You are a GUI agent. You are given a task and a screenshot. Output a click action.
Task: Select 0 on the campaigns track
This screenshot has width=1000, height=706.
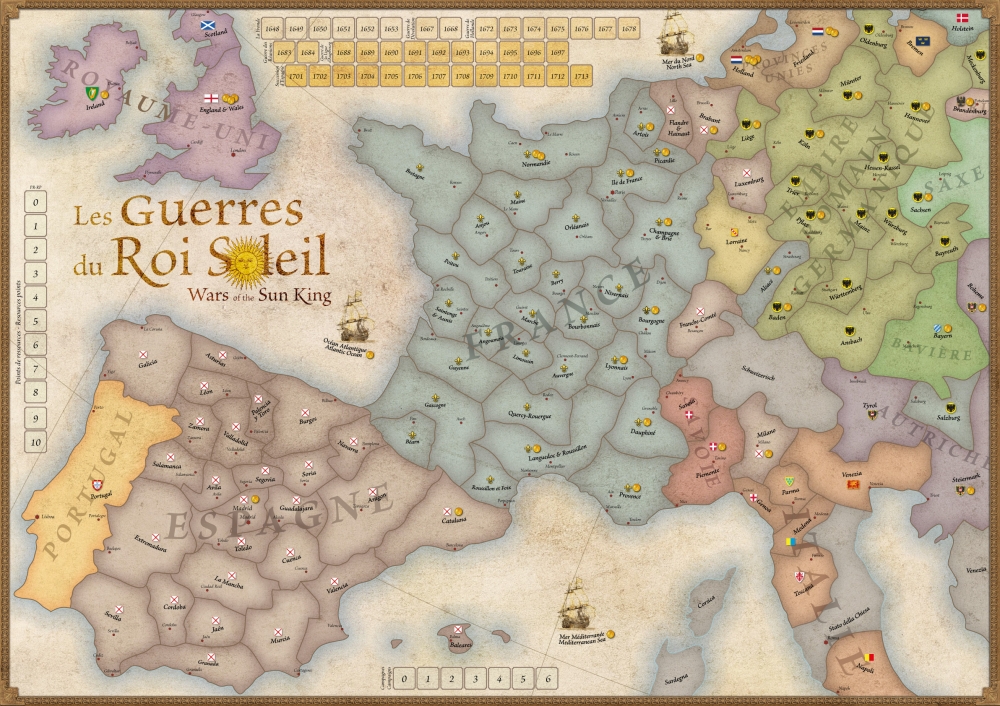coord(403,678)
